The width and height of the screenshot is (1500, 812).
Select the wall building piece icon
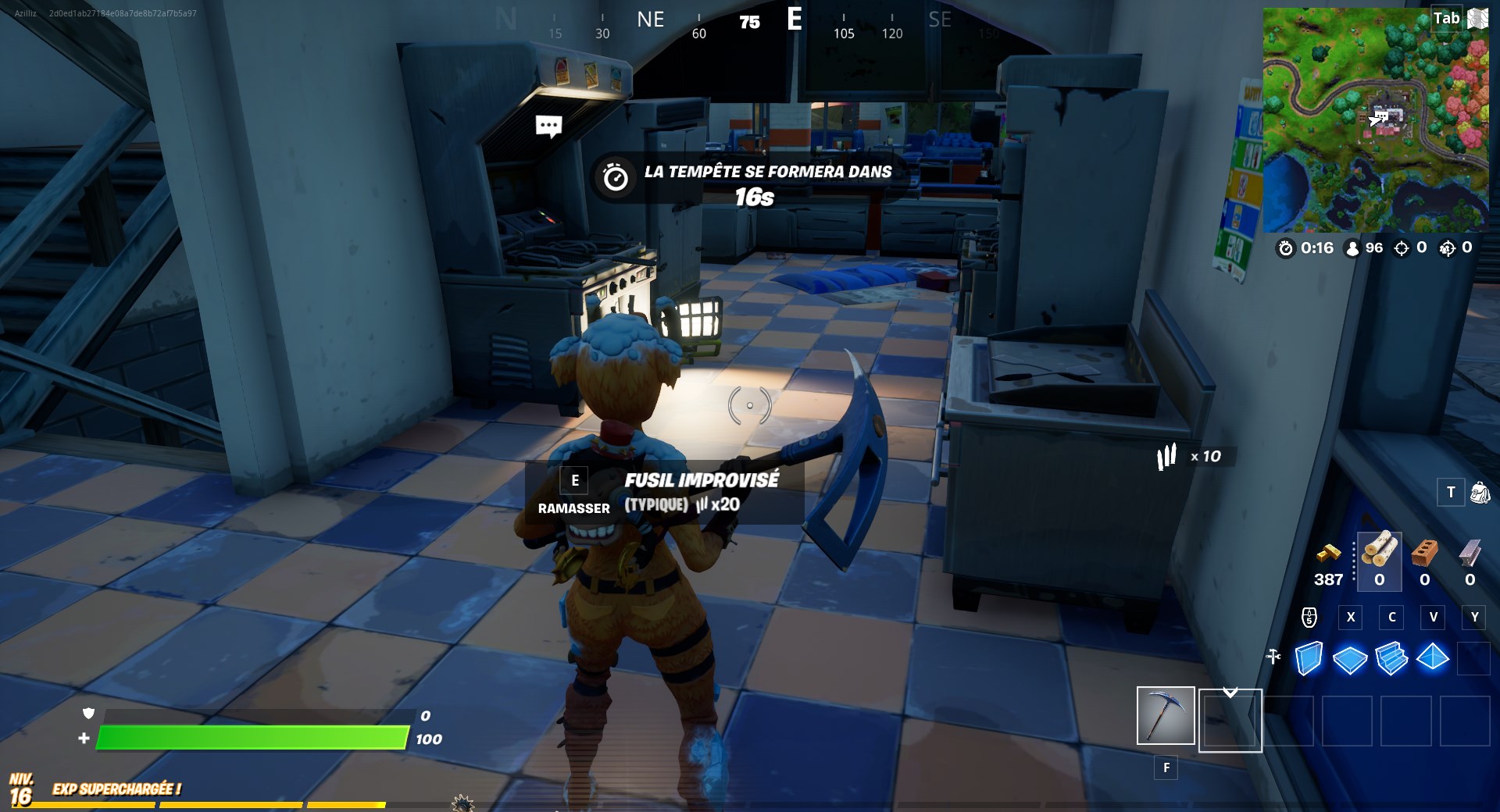(1308, 659)
